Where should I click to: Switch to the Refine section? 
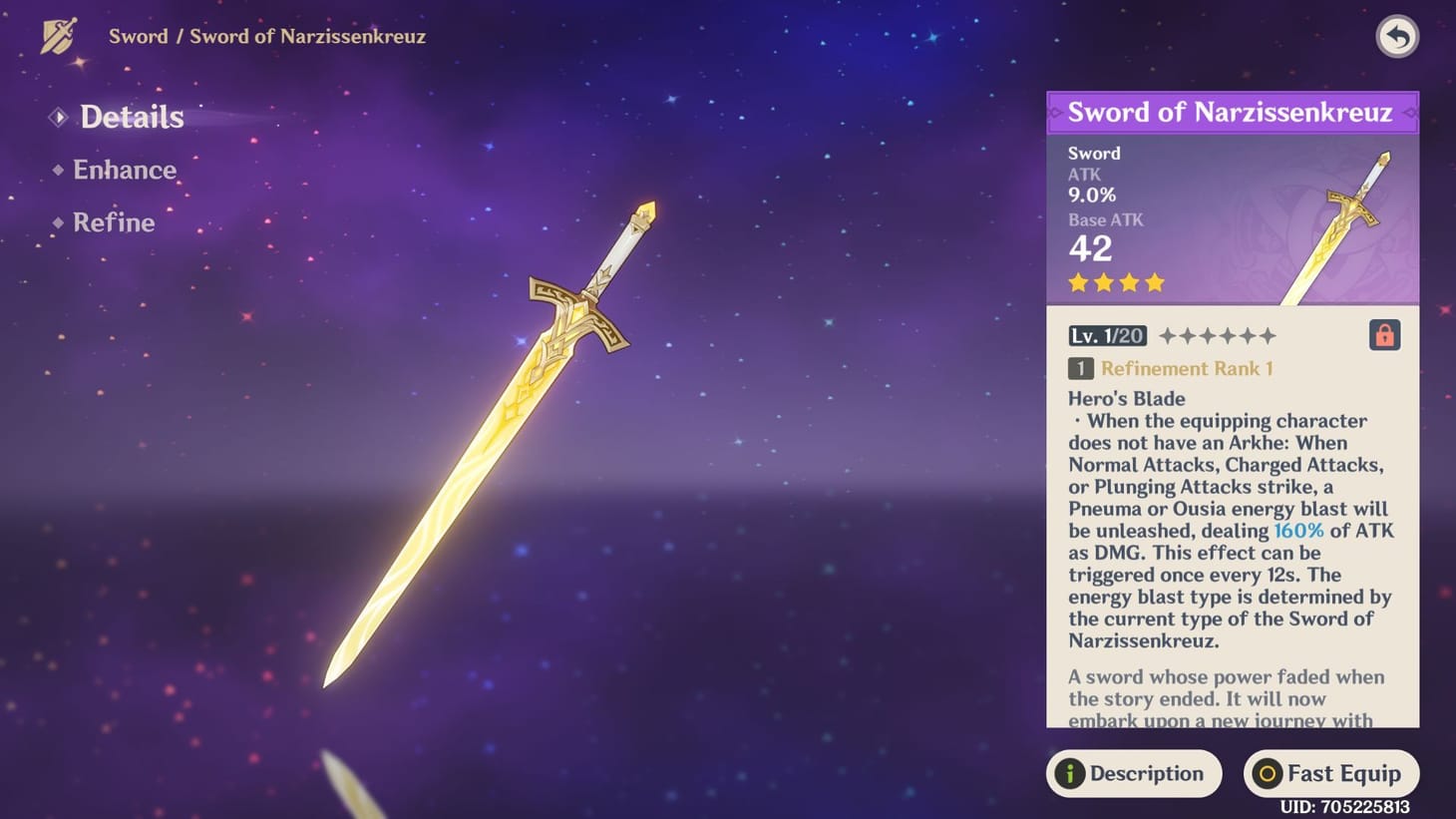[x=114, y=222]
